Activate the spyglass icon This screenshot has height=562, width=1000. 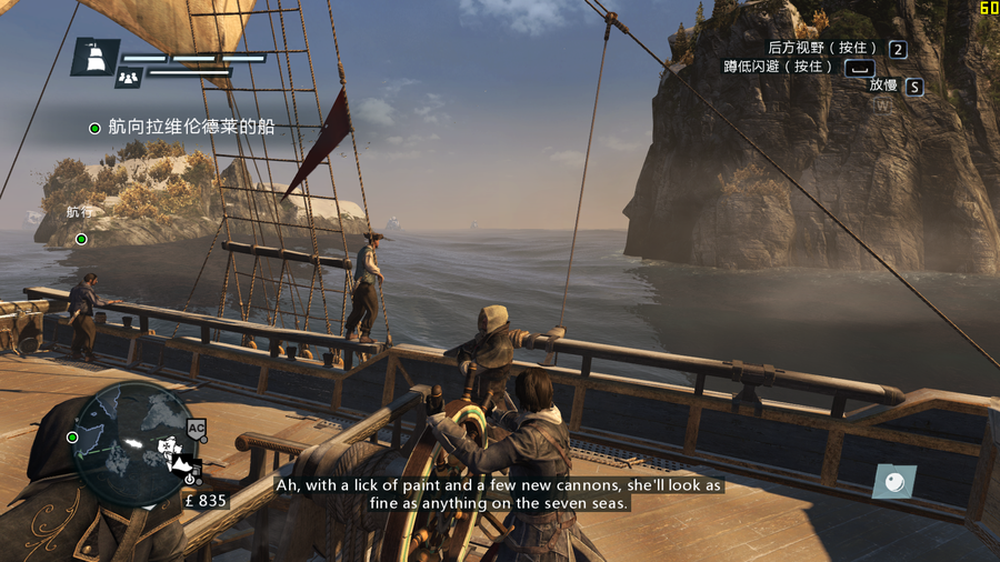(x=893, y=482)
